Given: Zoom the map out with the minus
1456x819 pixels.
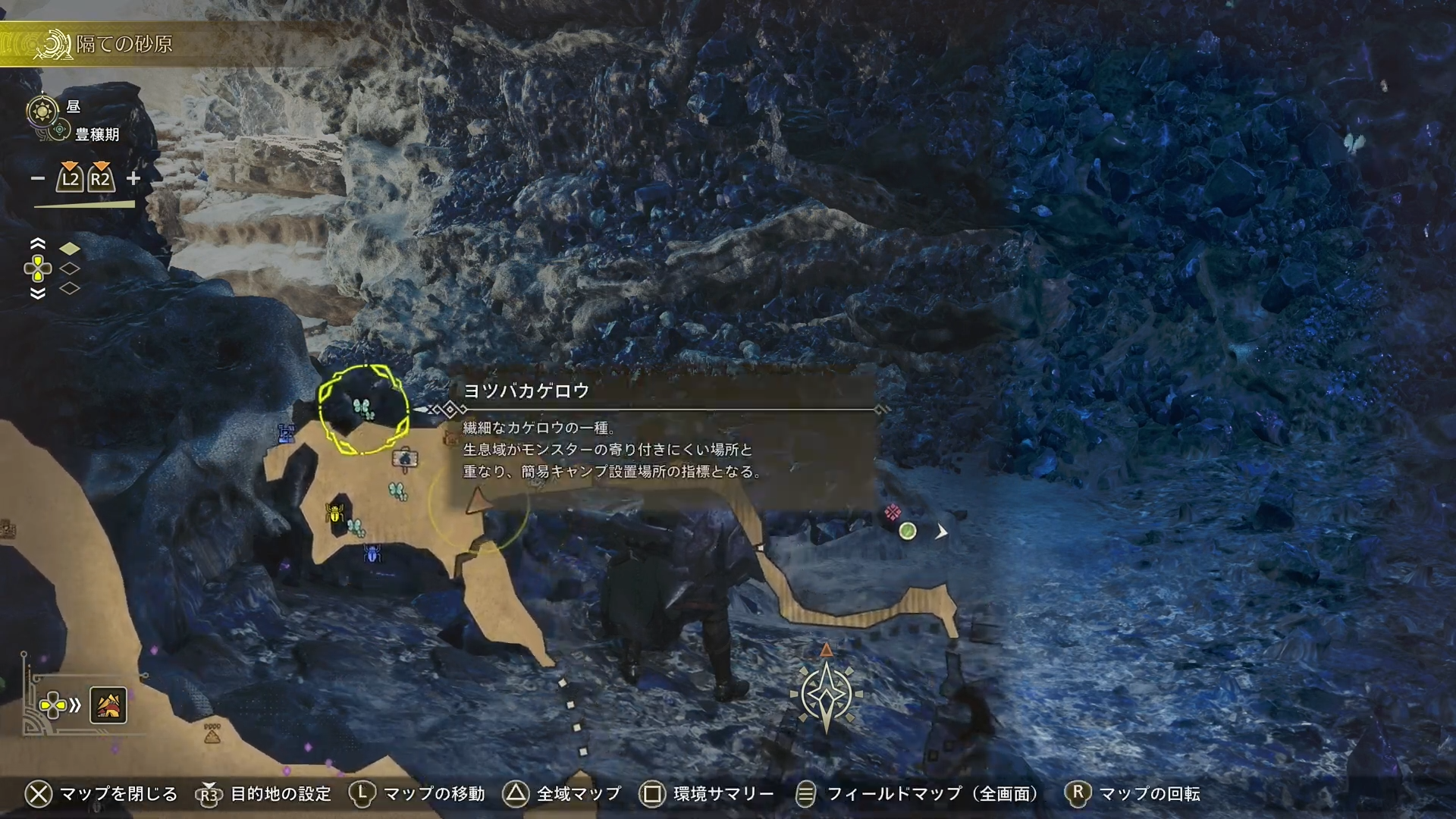Looking at the screenshot, I should point(38,179).
